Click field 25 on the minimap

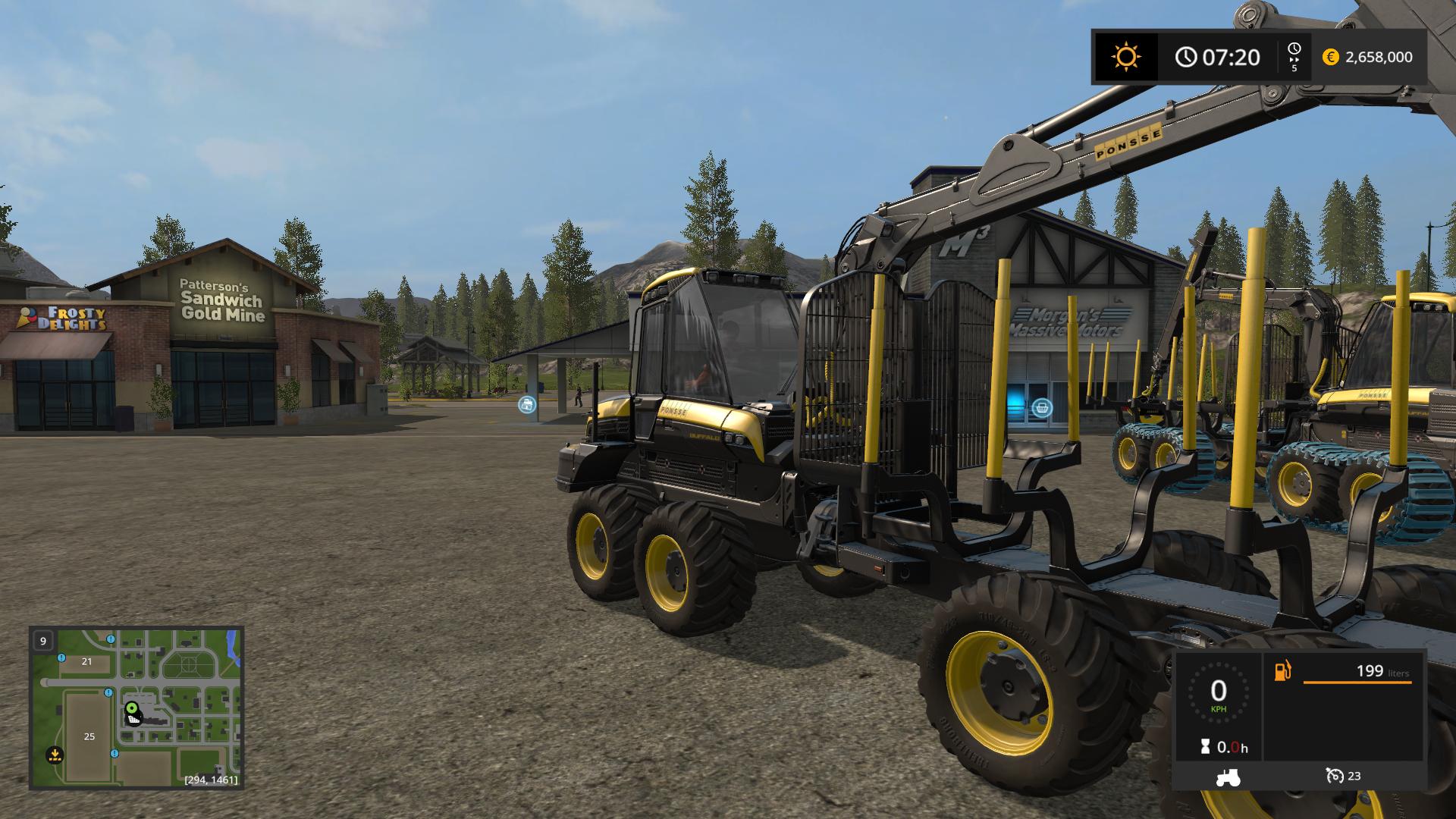click(89, 736)
